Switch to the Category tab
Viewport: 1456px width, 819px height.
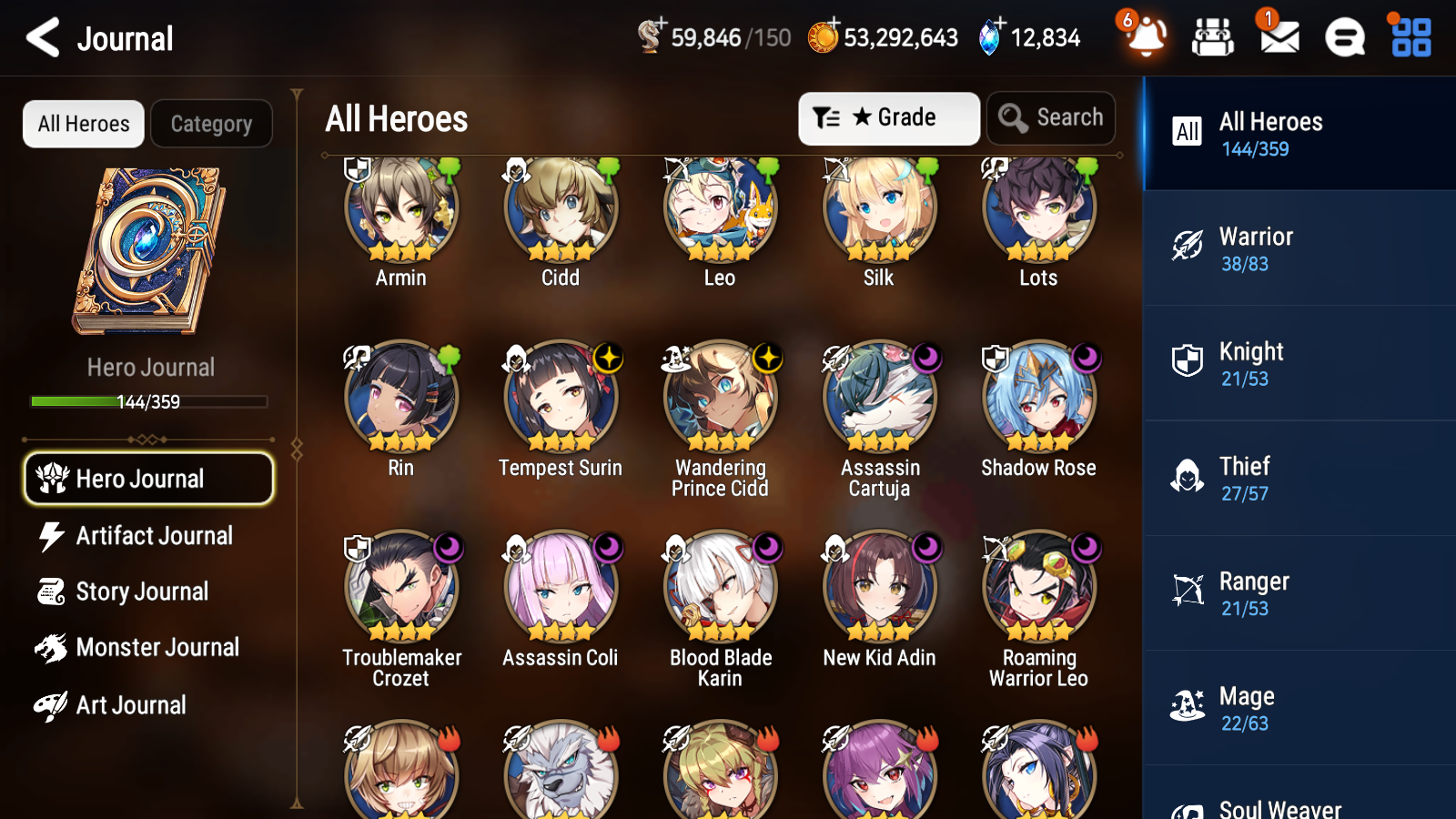point(212,124)
